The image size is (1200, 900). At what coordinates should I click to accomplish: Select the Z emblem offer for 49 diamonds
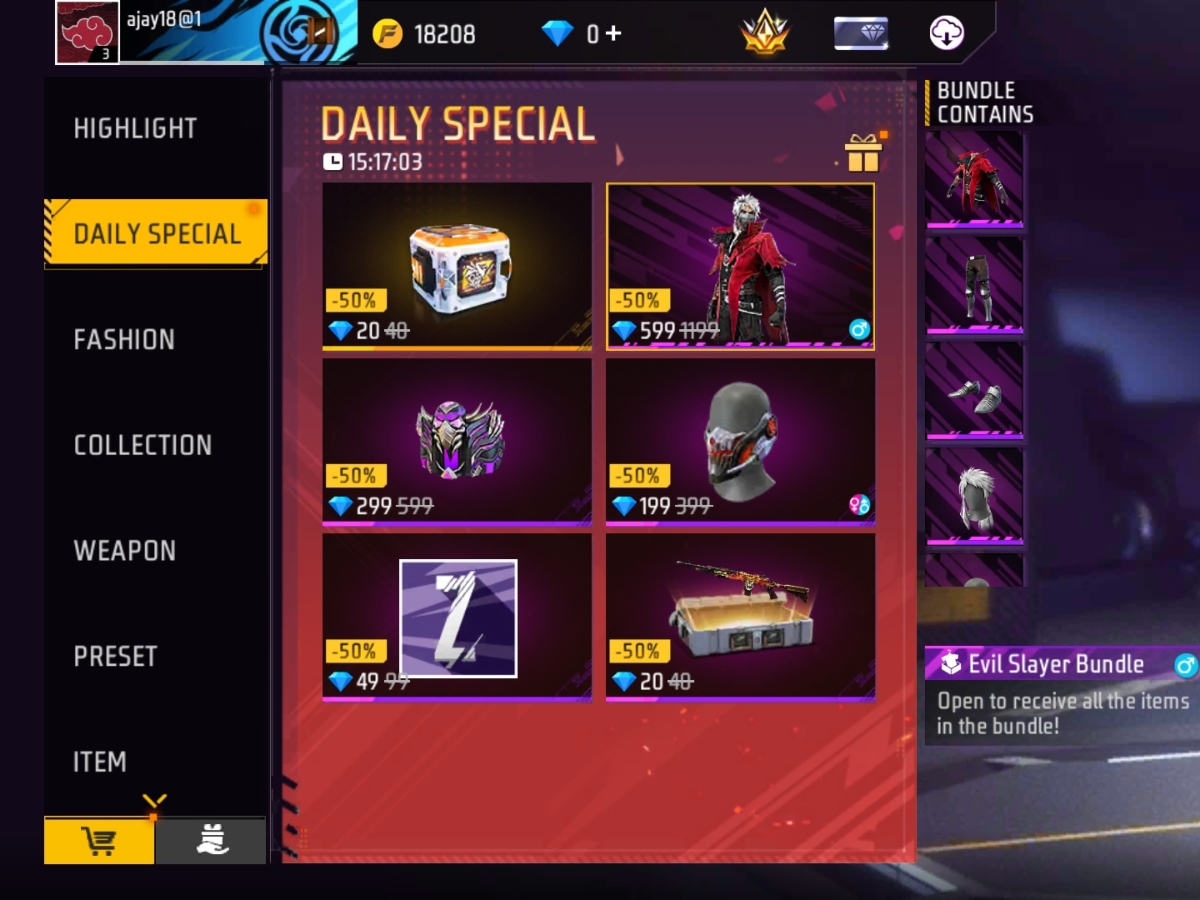click(x=457, y=617)
